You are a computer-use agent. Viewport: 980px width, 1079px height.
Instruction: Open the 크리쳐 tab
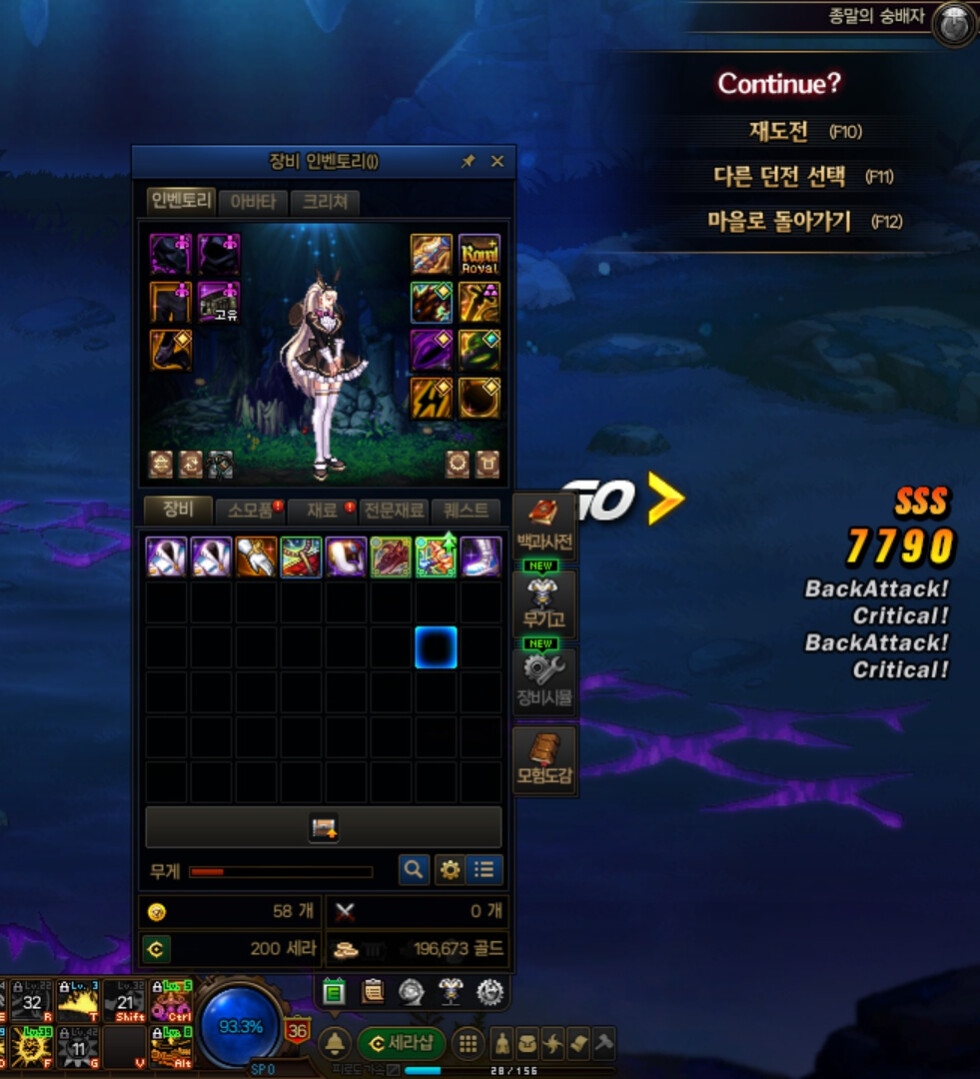[x=324, y=202]
